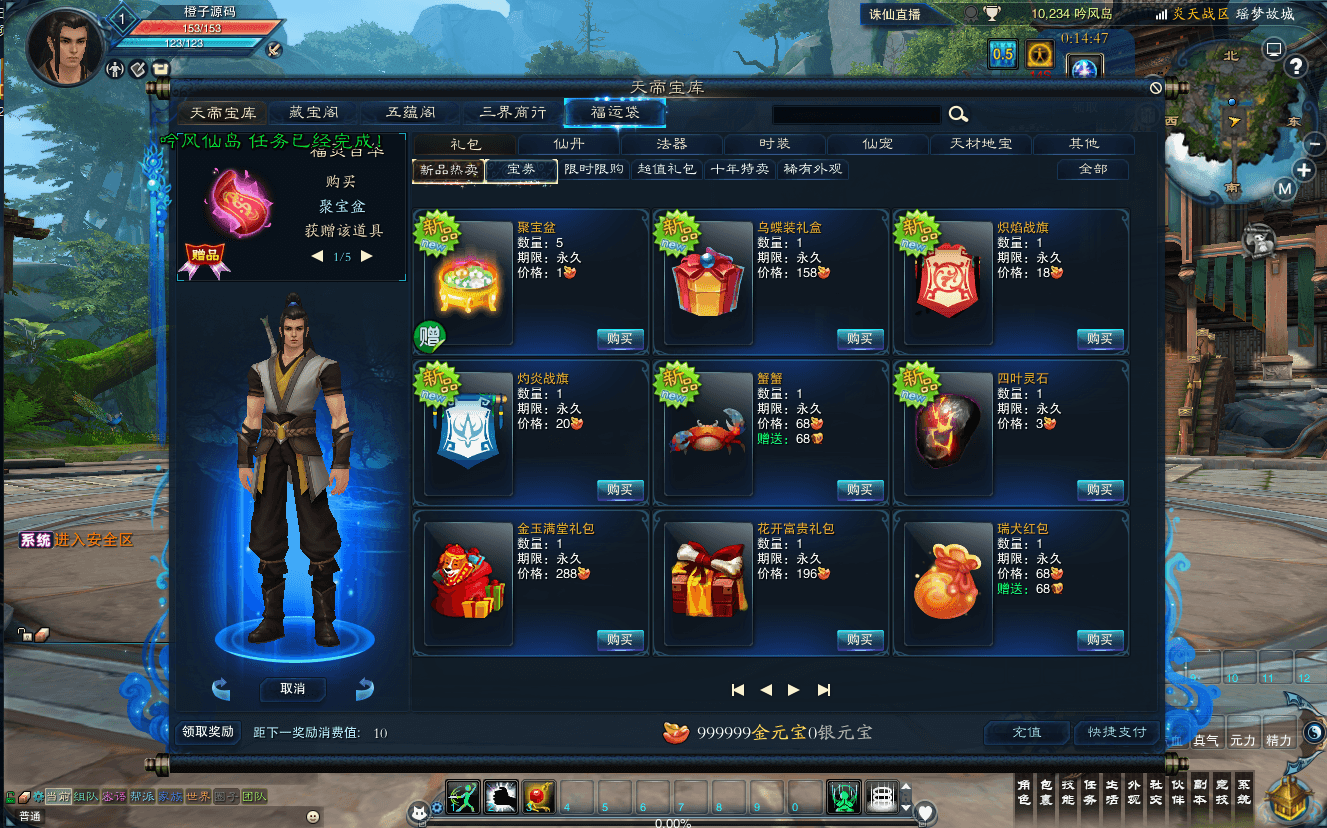Click the trophy ranking icon near the top bar
The image size is (1327, 828).
point(992,14)
